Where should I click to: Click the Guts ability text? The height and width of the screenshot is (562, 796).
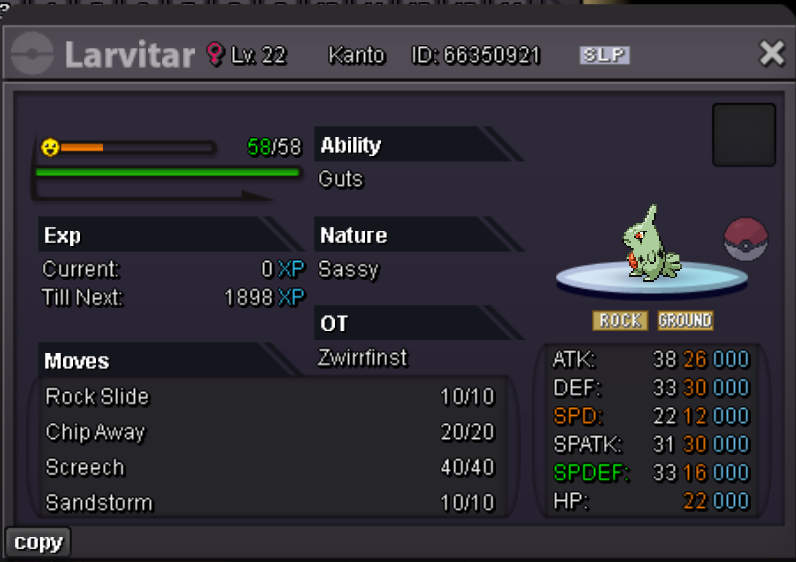pyautogui.click(x=341, y=180)
